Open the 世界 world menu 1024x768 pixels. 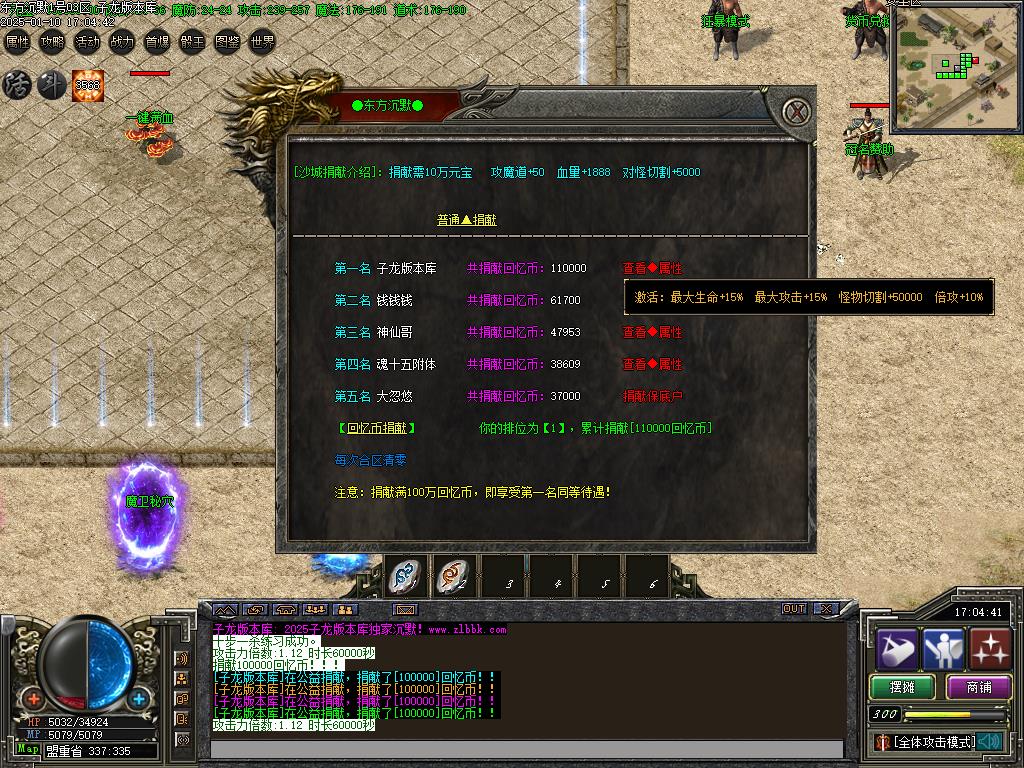tap(262, 42)
